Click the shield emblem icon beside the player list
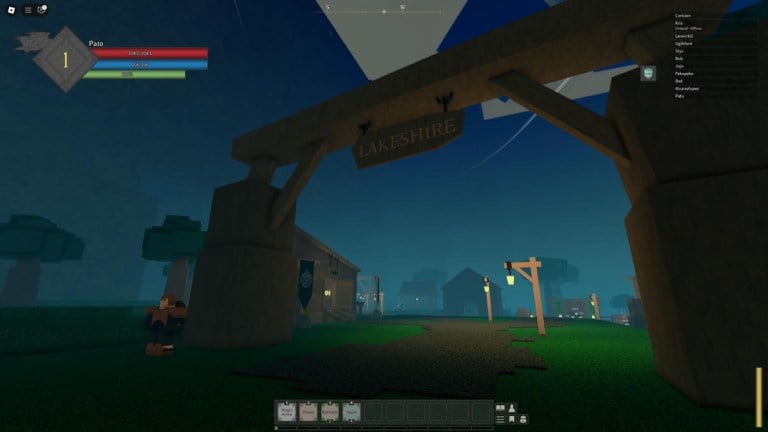The height and width of the screenshot is (432, 768). [x=648, y=73]
